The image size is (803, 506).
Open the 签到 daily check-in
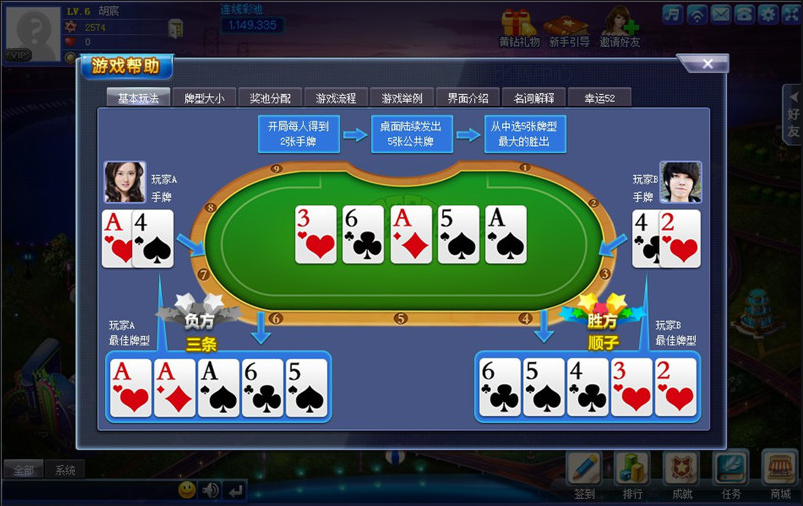(x=585, y=474)
